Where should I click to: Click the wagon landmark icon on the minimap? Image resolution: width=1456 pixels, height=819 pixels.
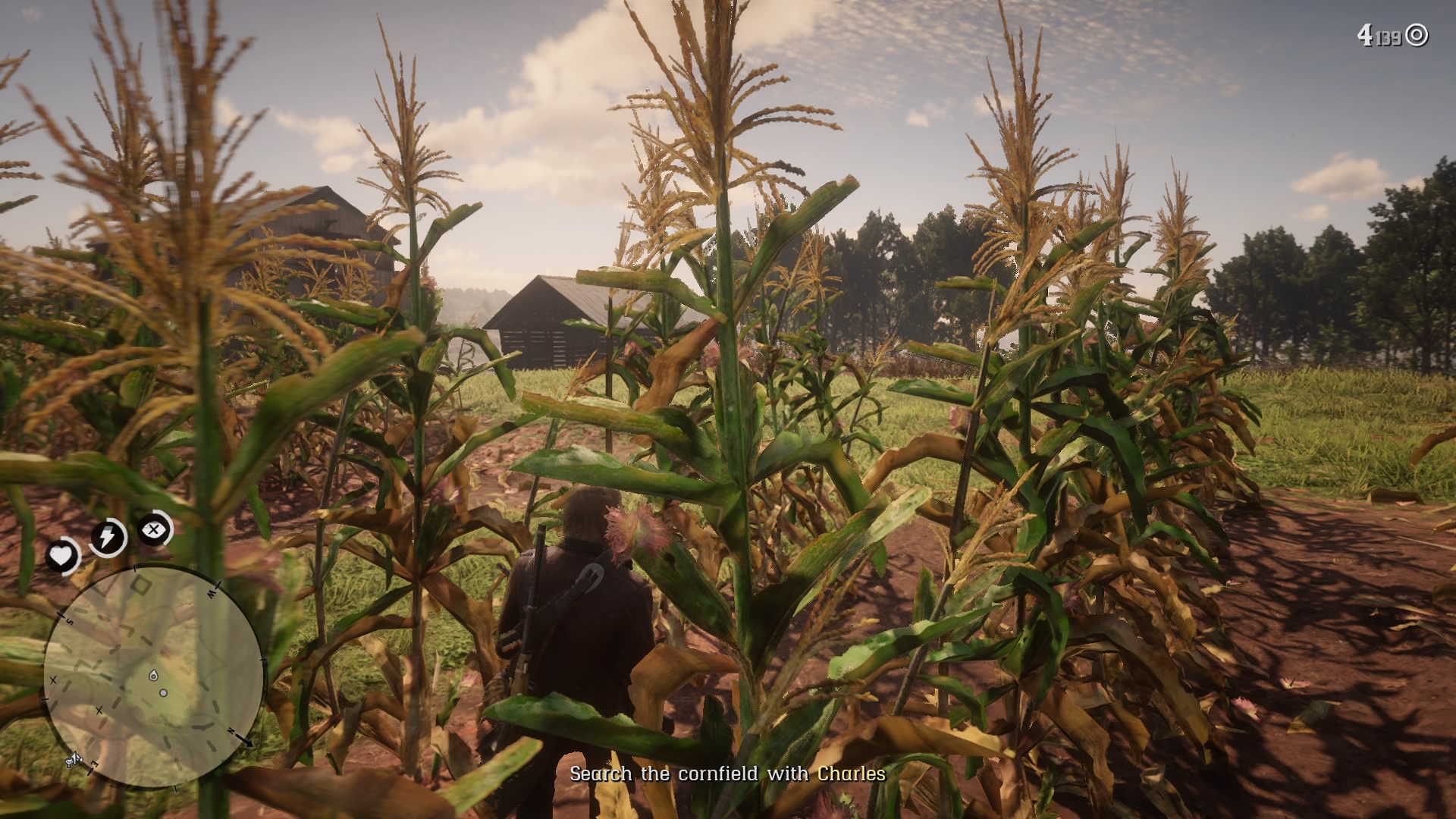[x=74, y=758]
